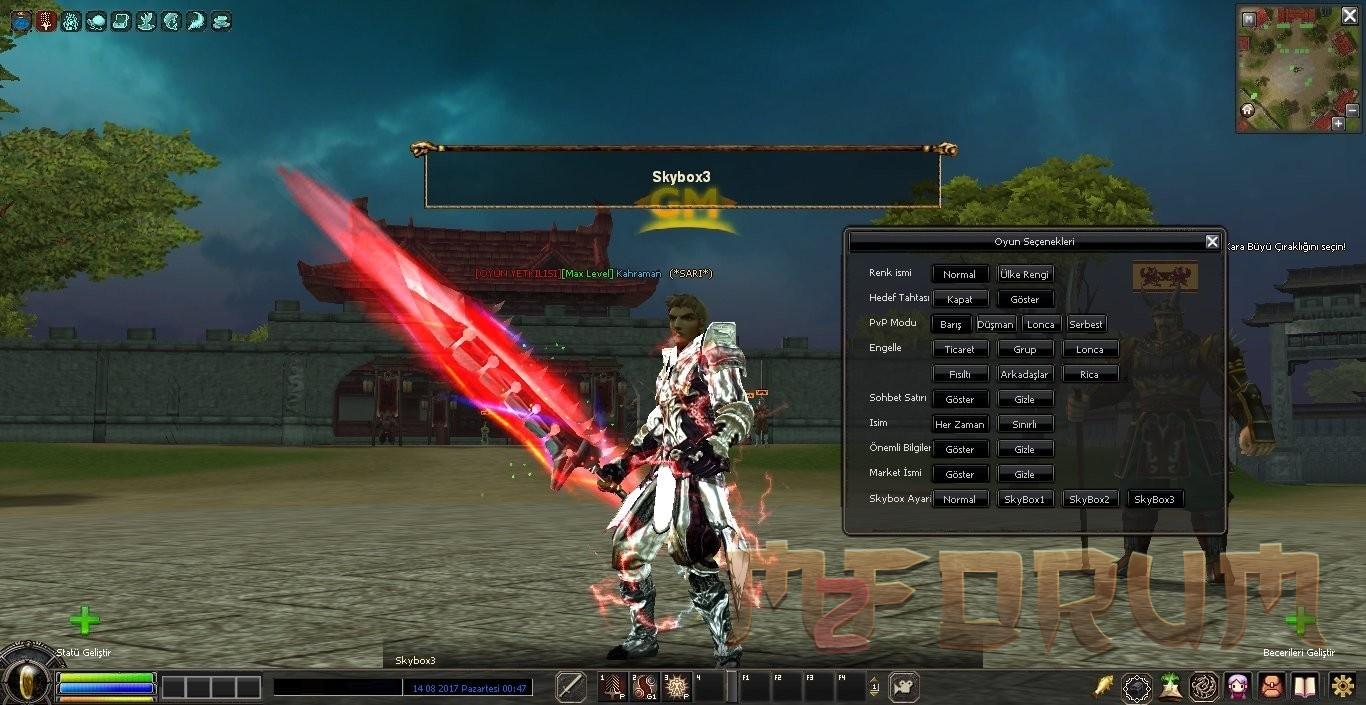Zoom out the minimap with minus button
The image size is (1366, 705).
click(1352, 111)
